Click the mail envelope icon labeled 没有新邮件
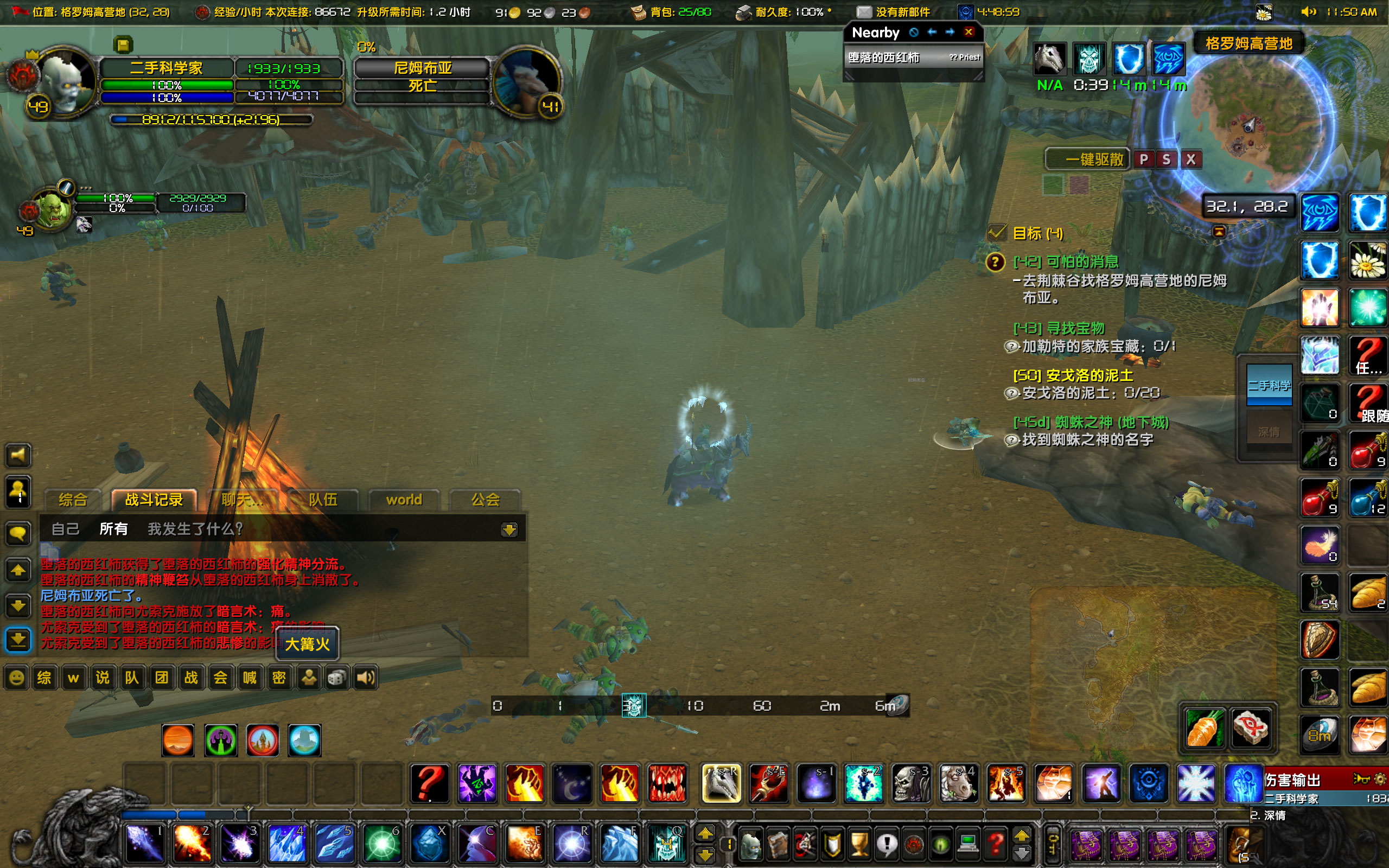Screen dimensions: 1389x868 (x=863, y=11)
